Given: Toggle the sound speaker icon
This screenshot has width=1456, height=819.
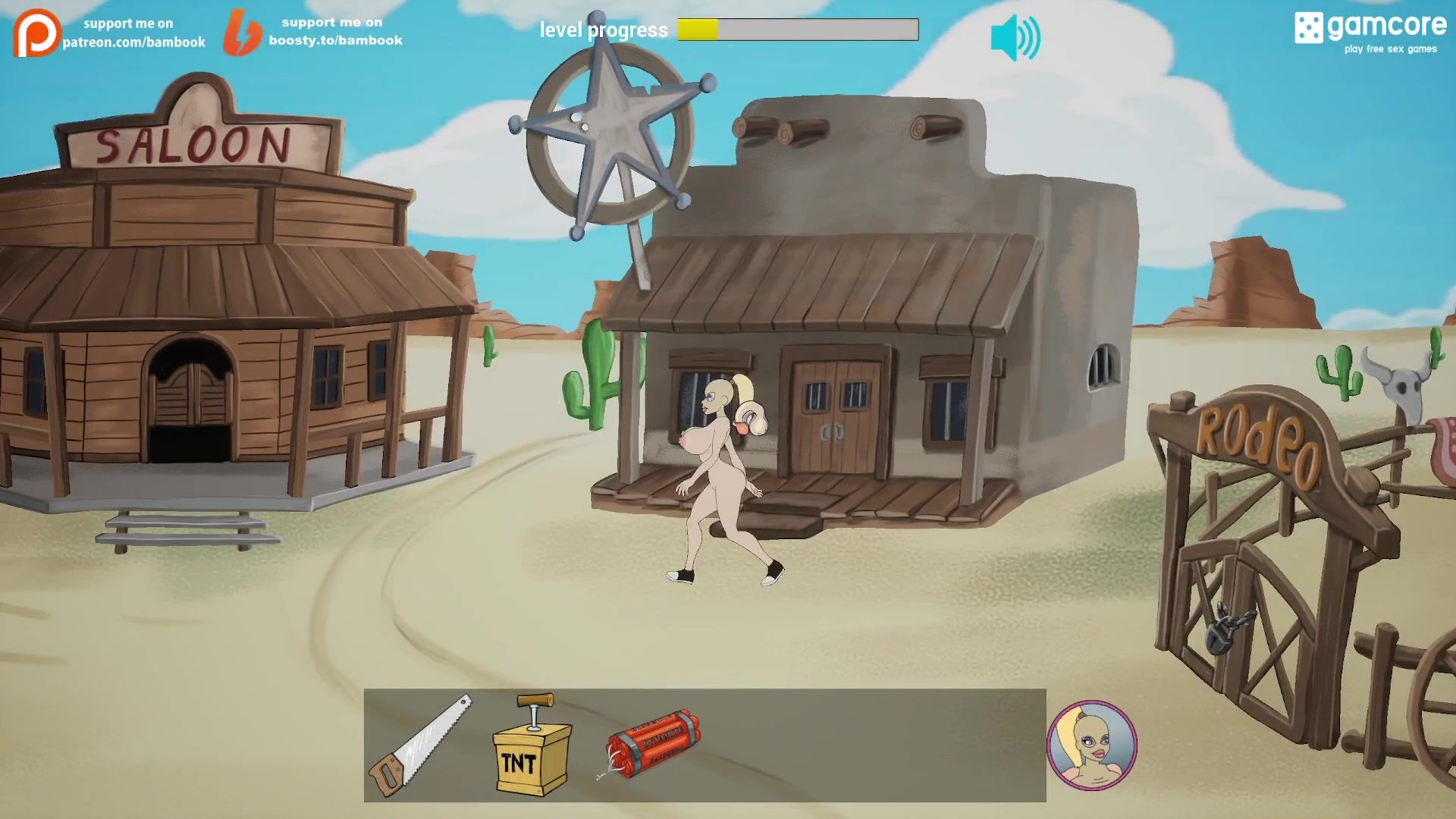Looking at the screenshot, I should point(1015,38).
